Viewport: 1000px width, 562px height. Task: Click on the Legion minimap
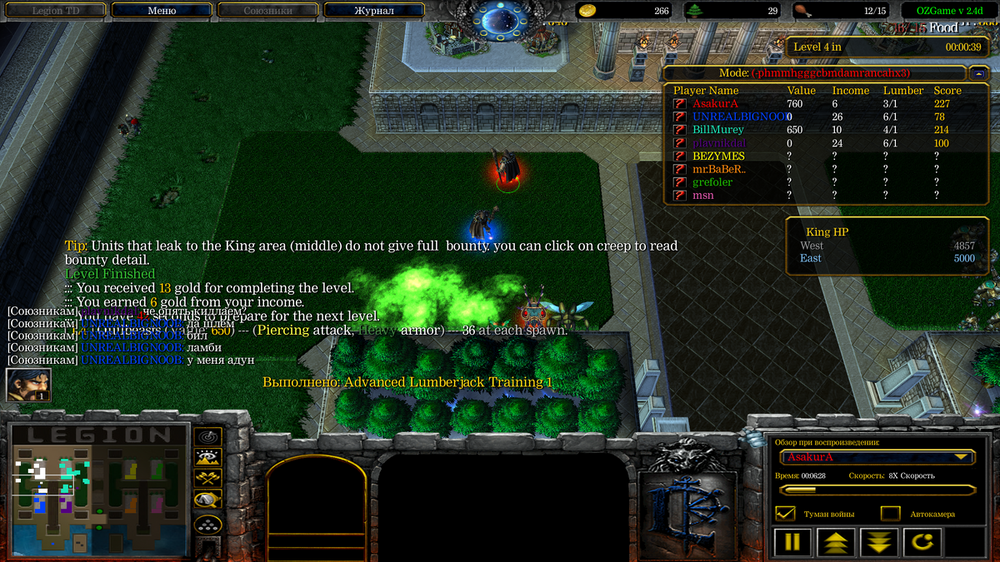[98, 490]
